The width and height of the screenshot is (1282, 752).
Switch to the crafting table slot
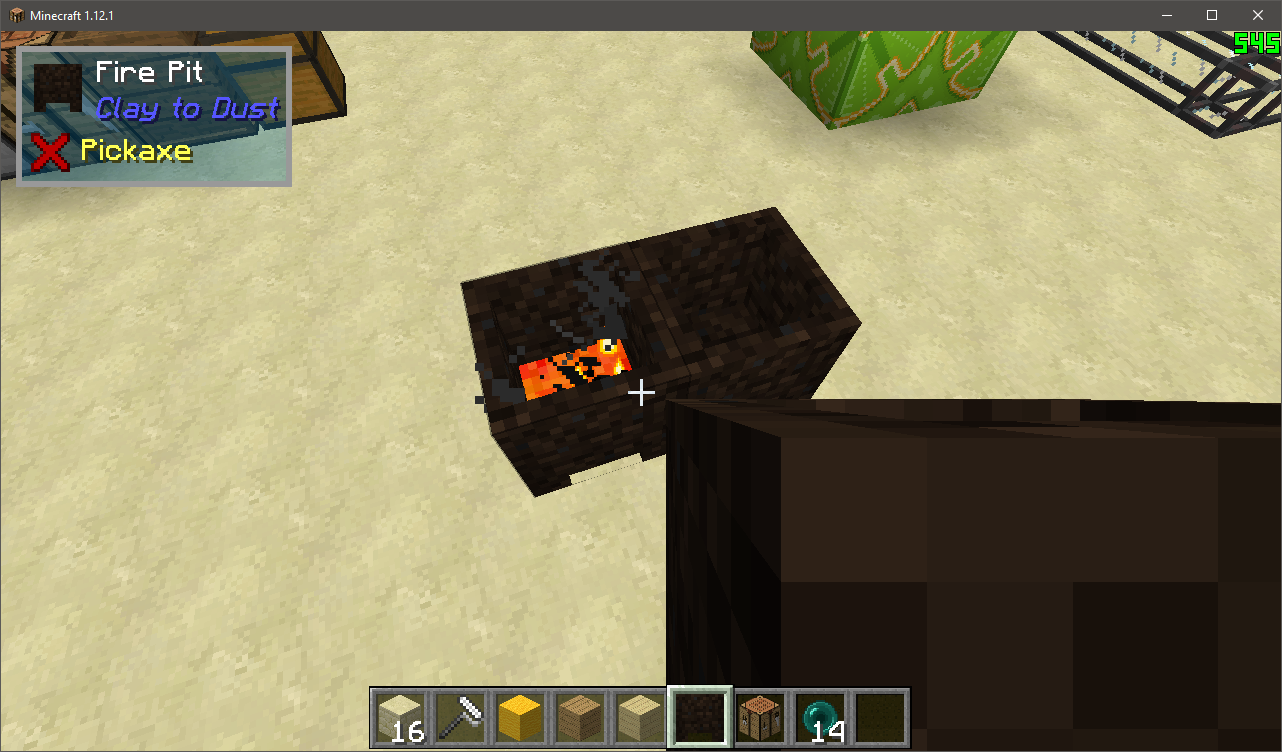coord(760,717)
